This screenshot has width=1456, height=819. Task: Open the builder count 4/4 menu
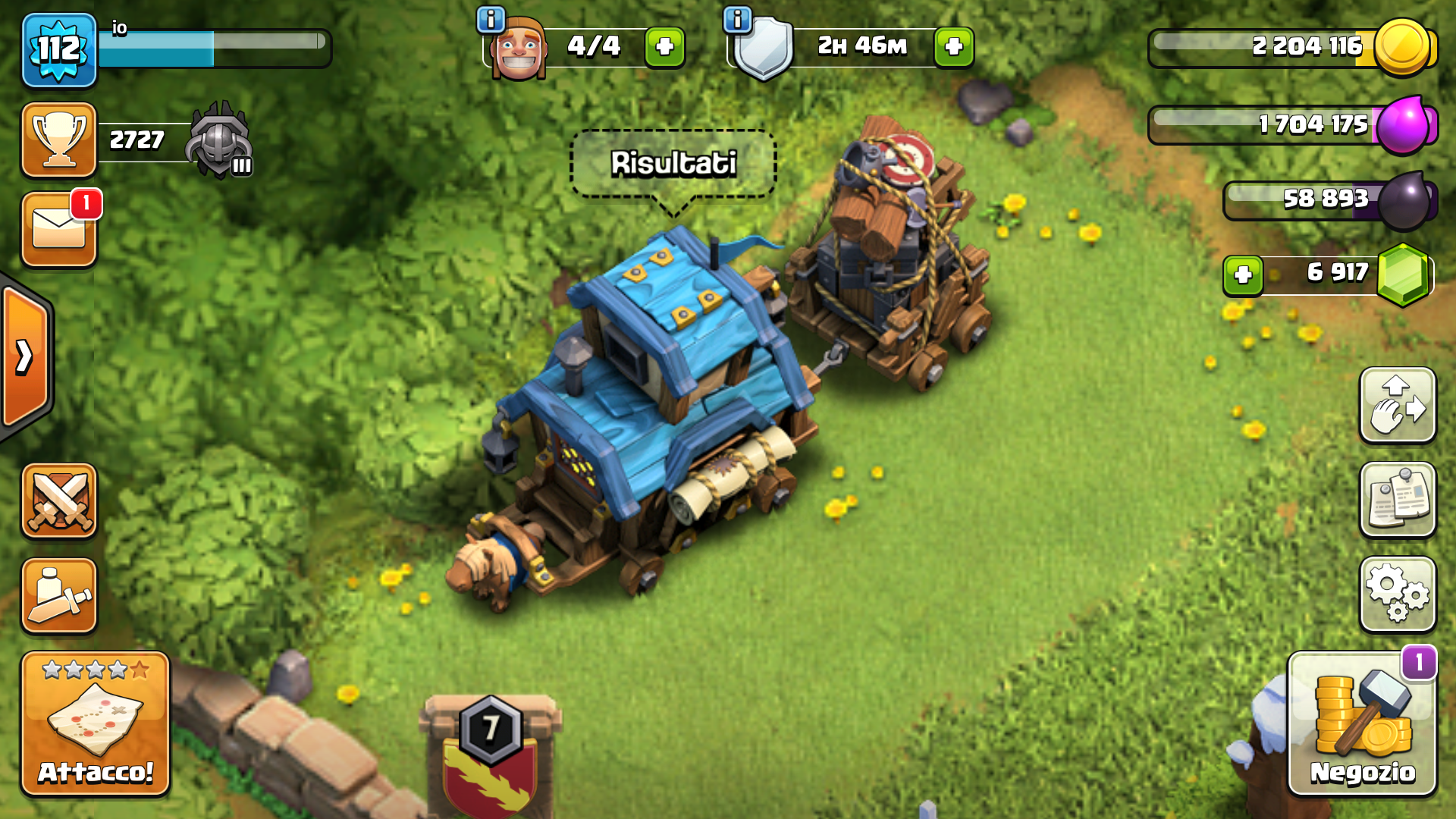click(594, 45)
